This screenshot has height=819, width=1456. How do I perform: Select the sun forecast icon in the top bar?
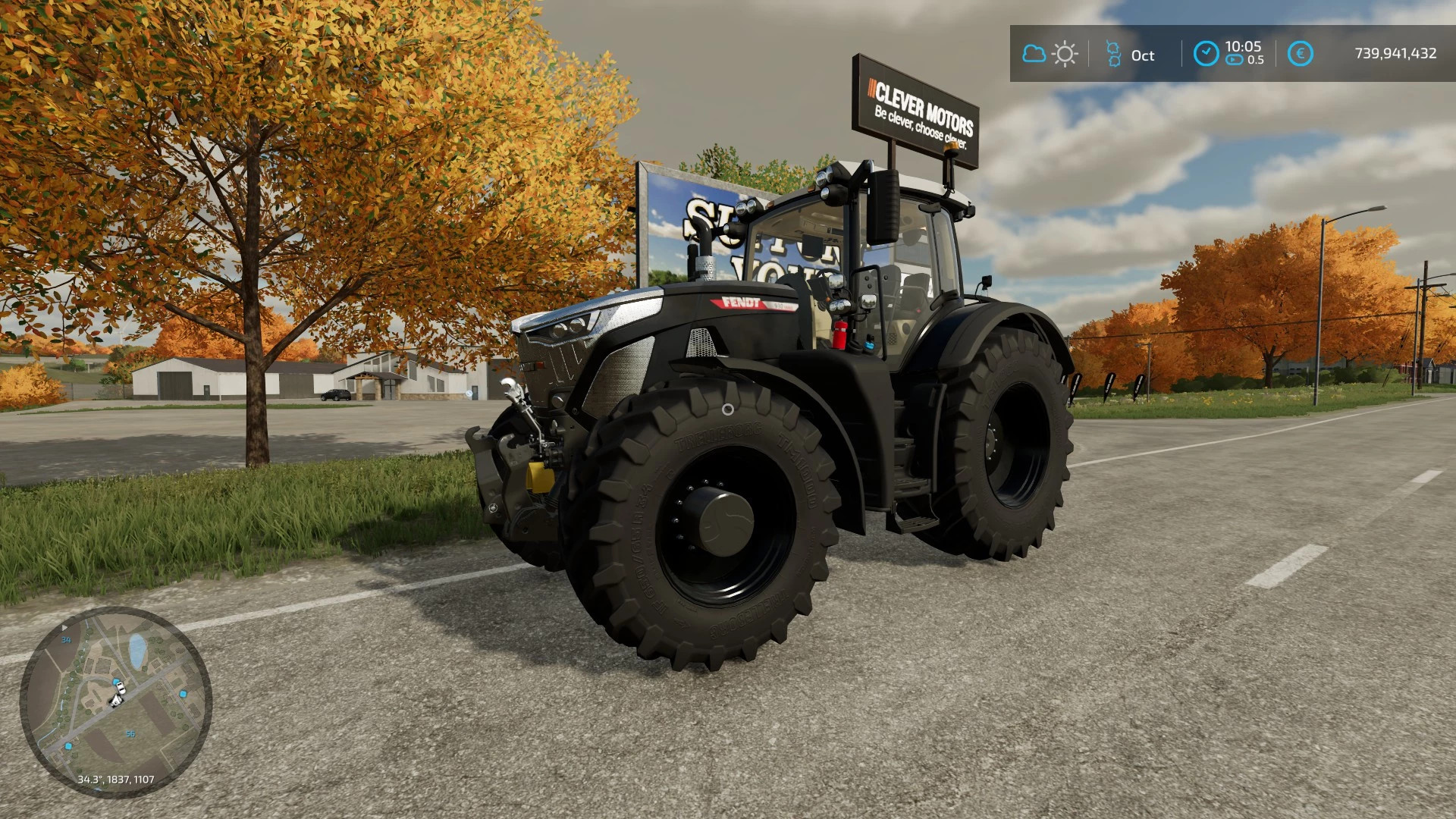pyautogui.click(x=1065, y=55)
